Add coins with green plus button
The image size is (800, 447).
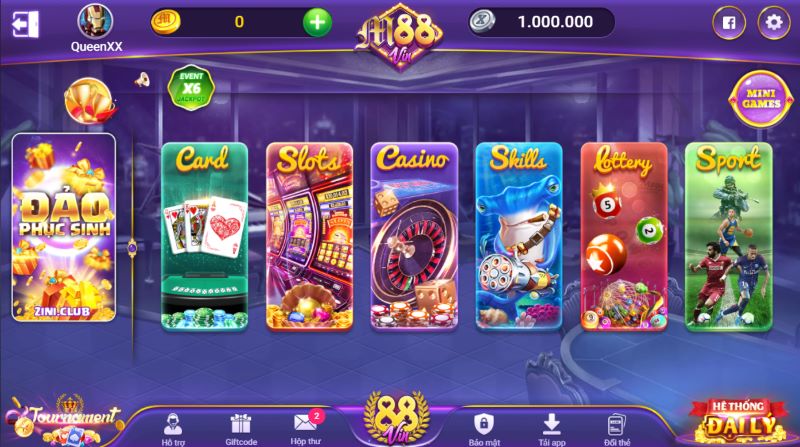point(316,21)
